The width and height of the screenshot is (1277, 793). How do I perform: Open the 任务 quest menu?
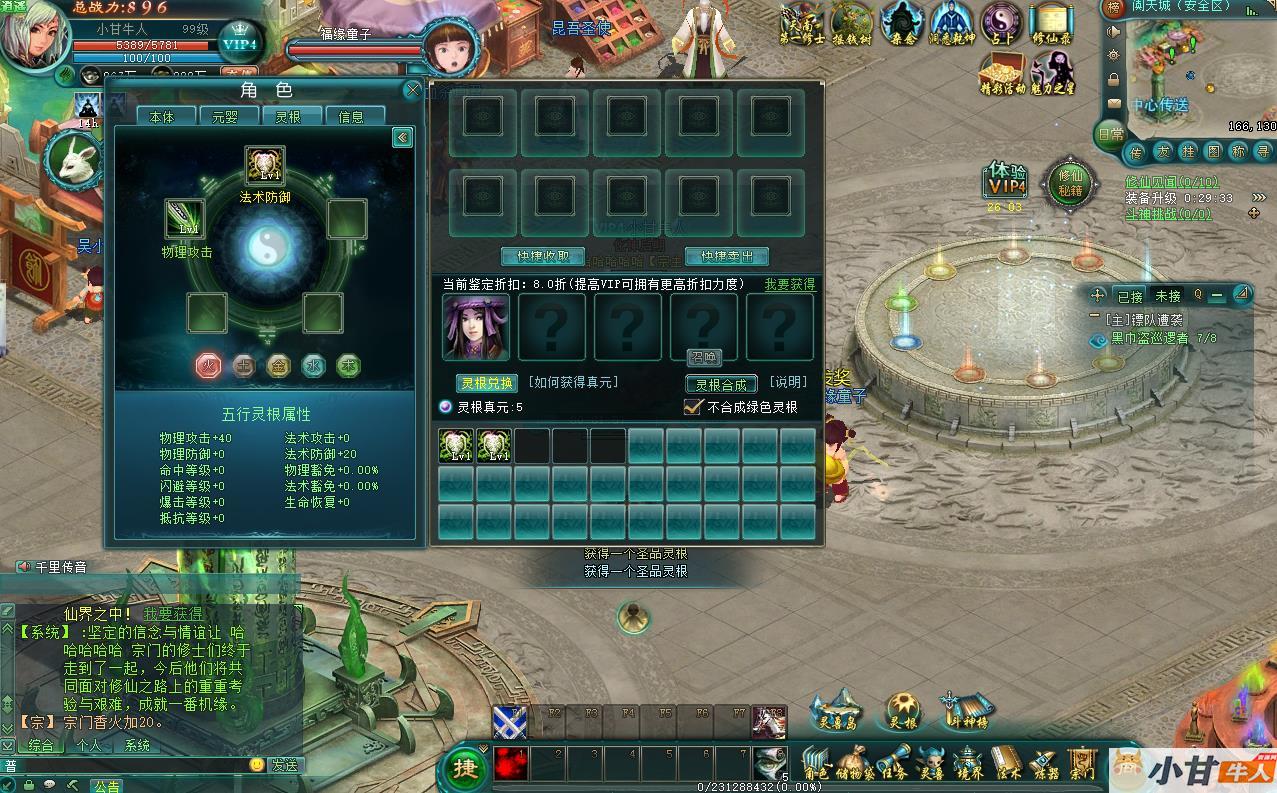click(896, 763)
